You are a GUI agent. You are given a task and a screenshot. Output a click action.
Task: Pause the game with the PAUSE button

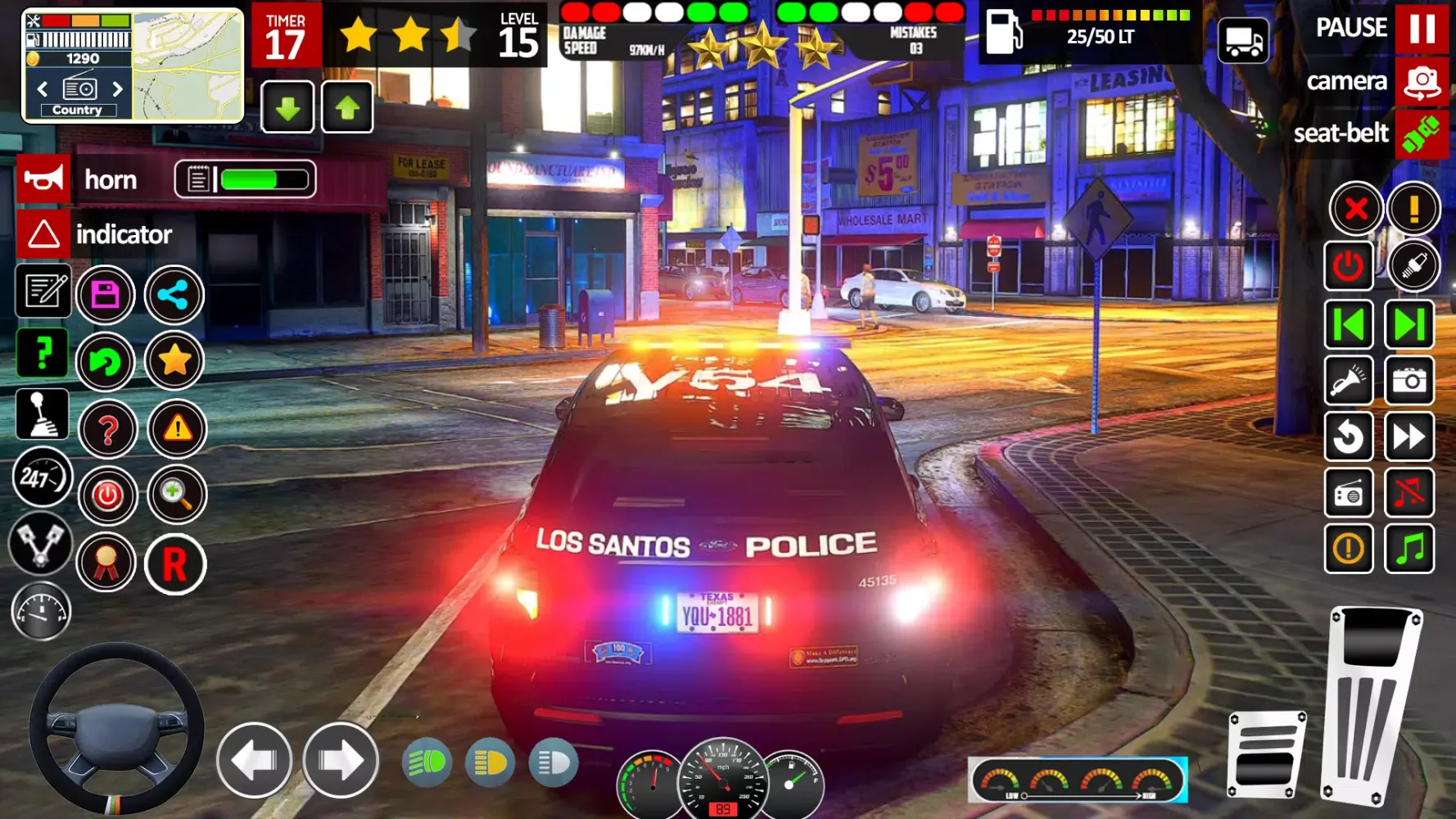(x=1422, y=29)
